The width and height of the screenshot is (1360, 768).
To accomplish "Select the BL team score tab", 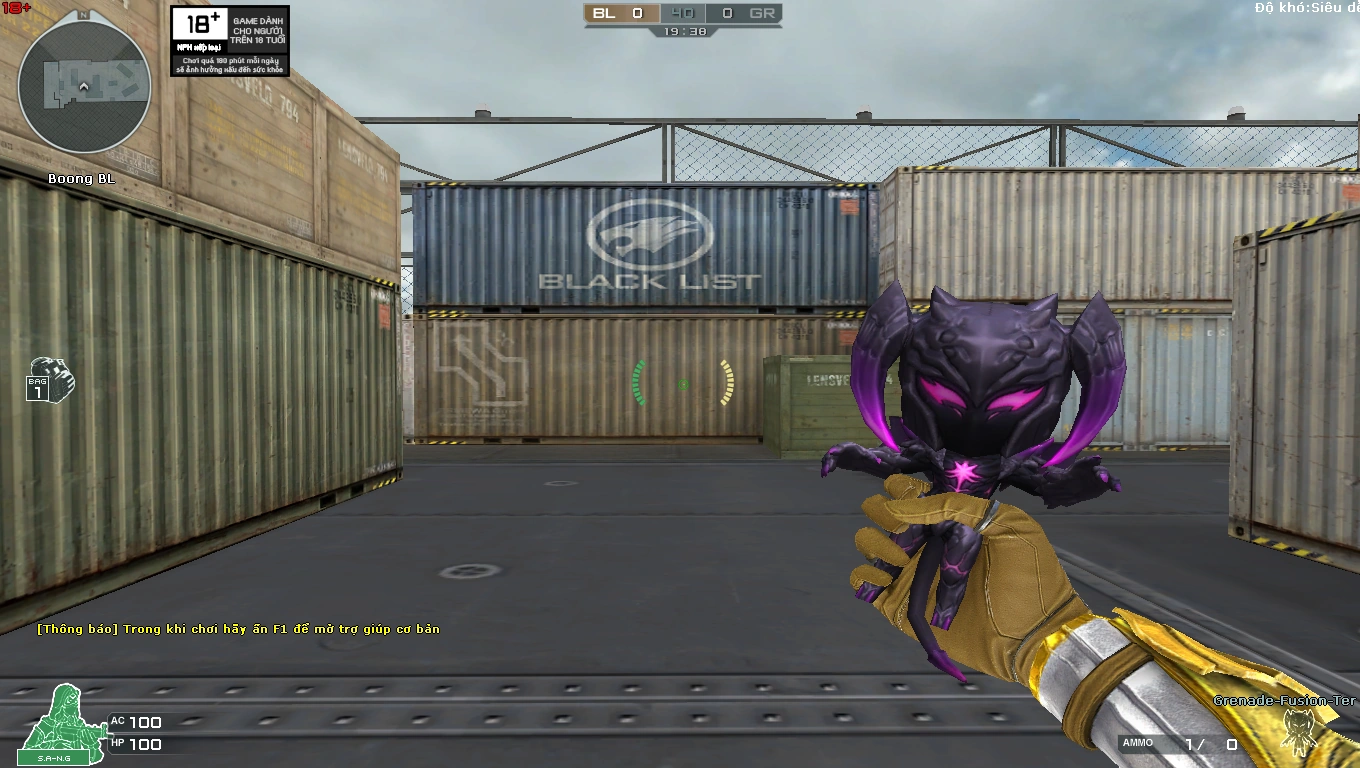I will 600,14.
